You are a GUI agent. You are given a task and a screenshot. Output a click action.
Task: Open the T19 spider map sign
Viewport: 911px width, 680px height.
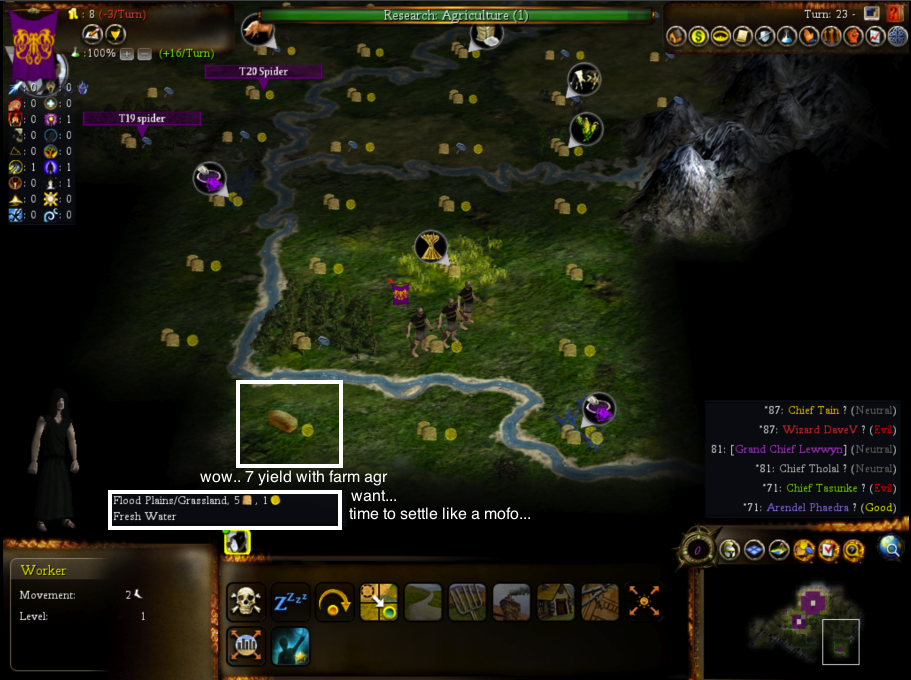pyautogui.click(x=142, y=118)
